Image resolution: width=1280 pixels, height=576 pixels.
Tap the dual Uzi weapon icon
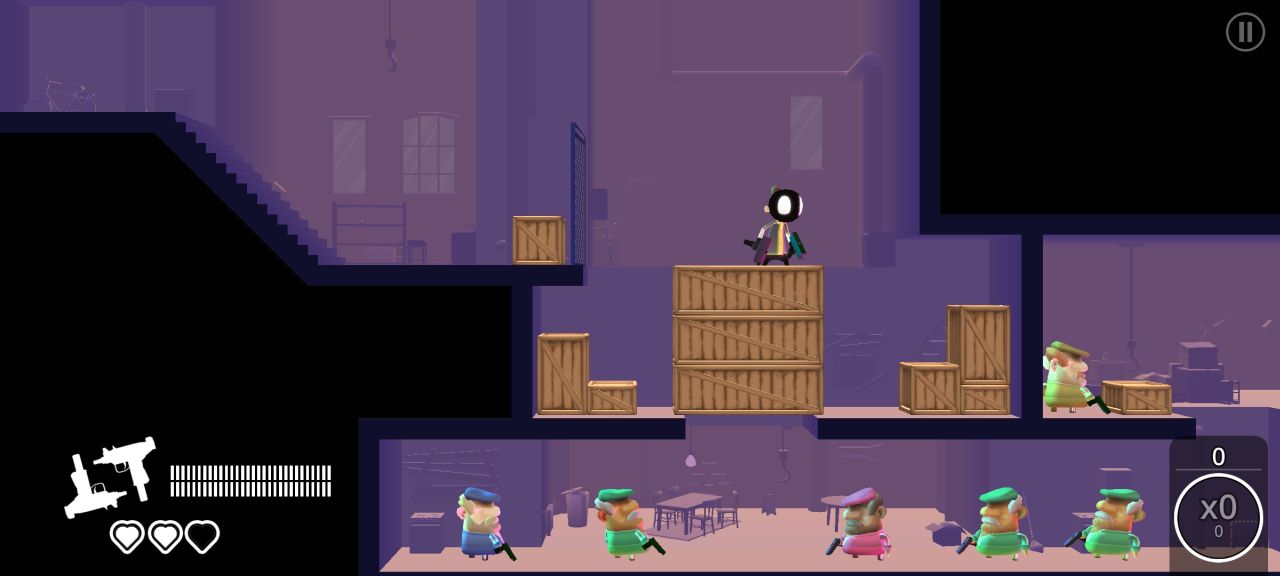111,477
